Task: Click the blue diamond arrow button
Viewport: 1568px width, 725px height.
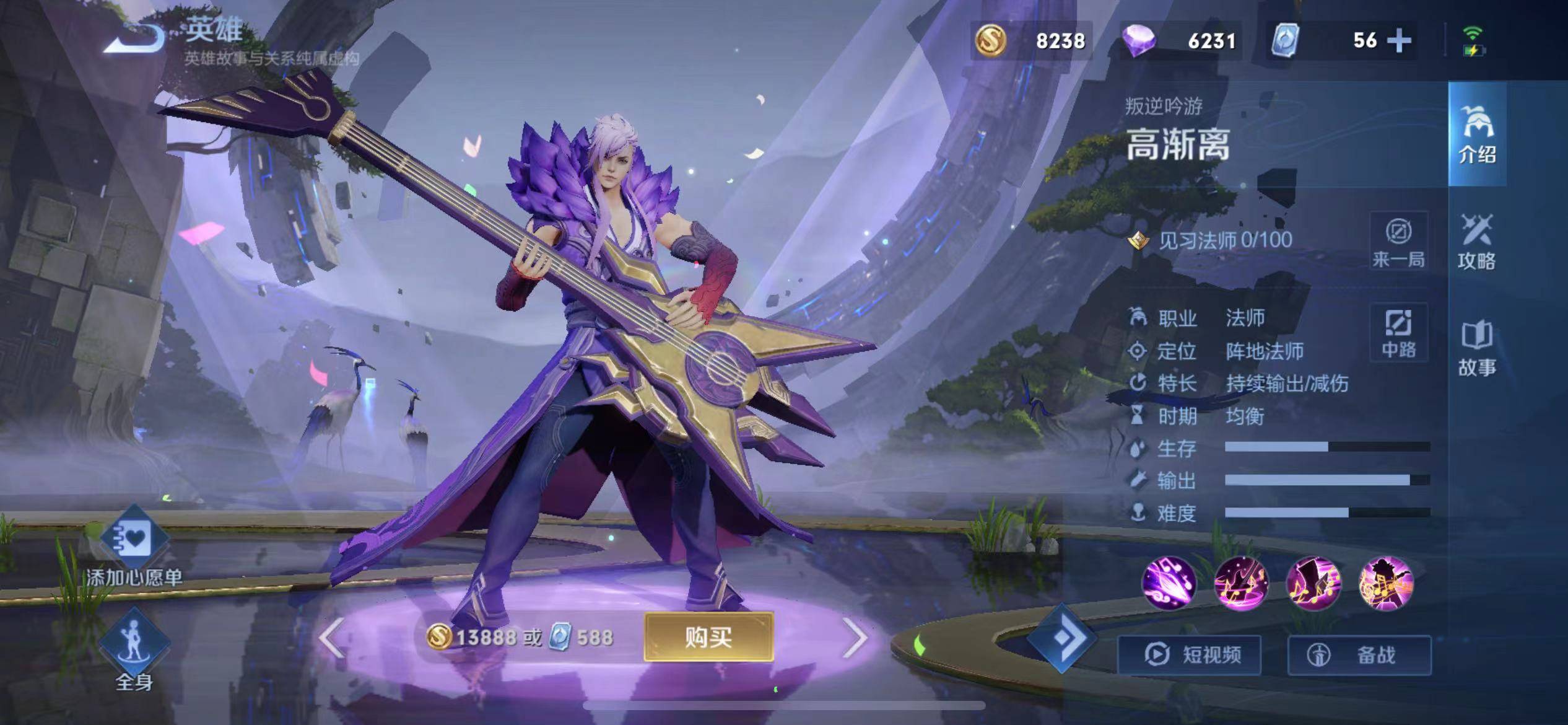Action: [x=1061, y=638]
